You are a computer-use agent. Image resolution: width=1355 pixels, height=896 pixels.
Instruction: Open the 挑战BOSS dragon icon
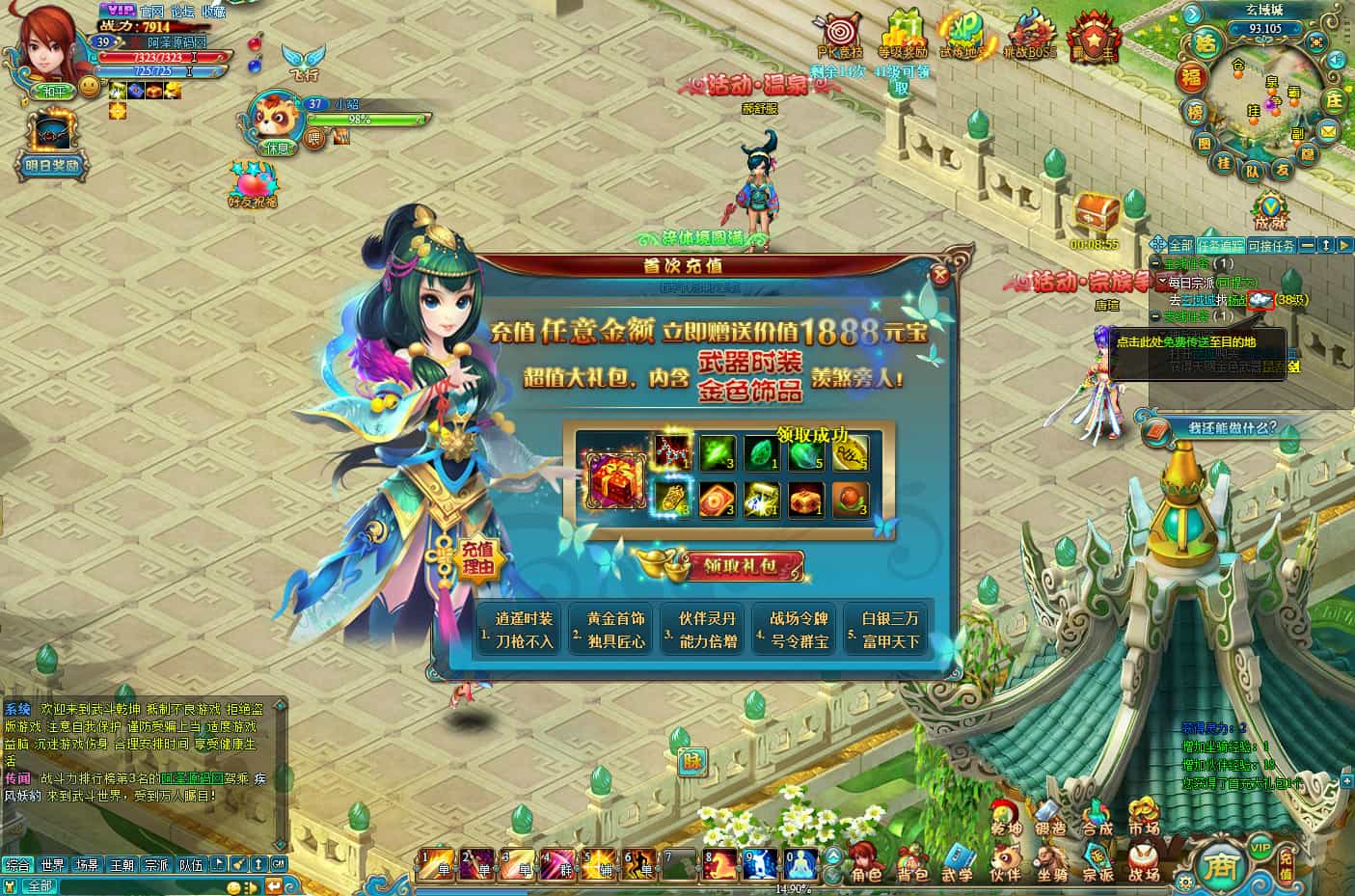click(1030, 37)
